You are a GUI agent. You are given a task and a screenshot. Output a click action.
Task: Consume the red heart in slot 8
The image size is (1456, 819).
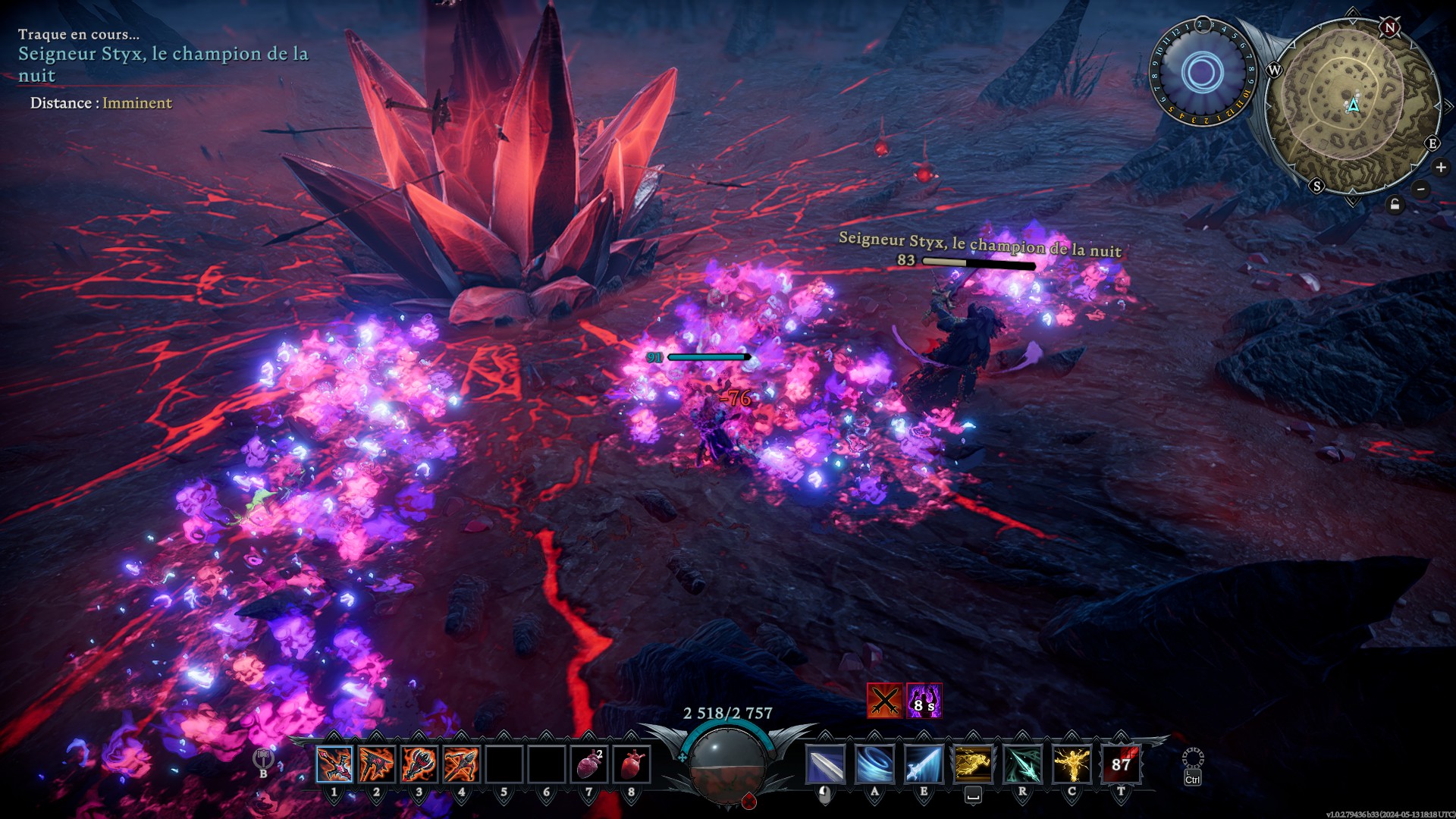632,764
